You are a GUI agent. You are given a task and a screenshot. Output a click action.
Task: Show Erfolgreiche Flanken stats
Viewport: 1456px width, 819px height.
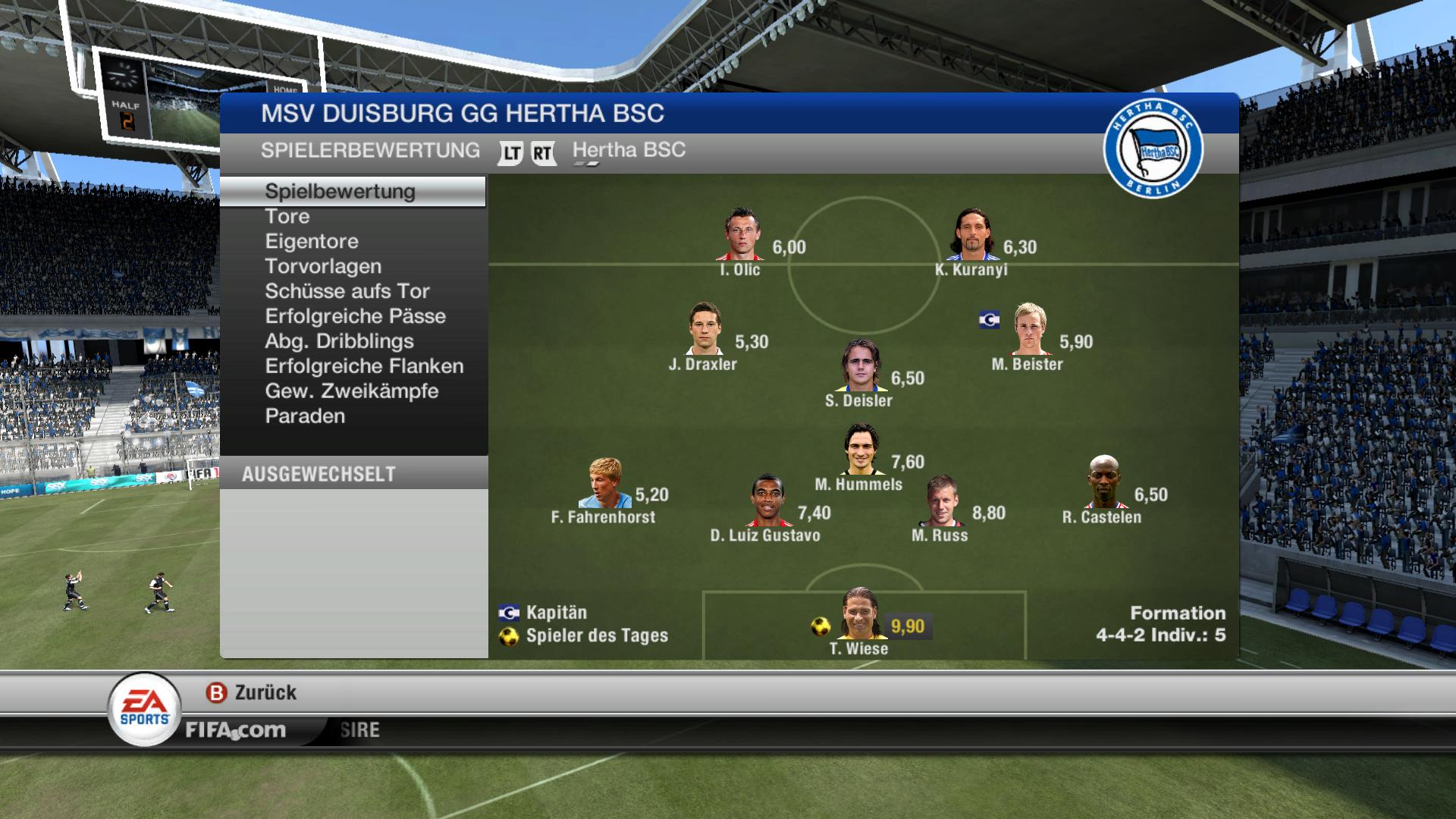pyautogui.click(x=364, y=367)
